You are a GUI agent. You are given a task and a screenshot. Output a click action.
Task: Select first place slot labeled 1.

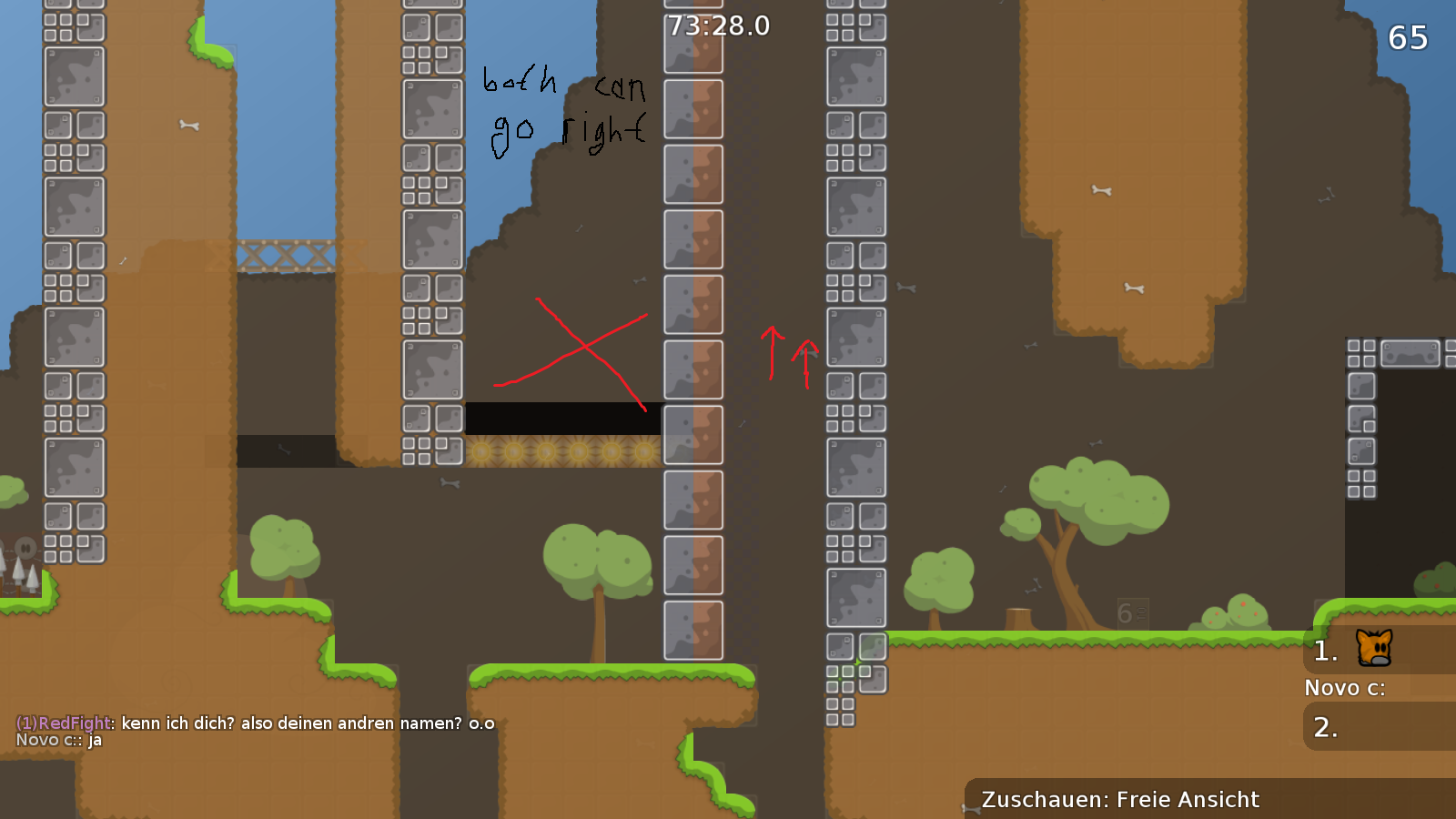point(1324,649)
